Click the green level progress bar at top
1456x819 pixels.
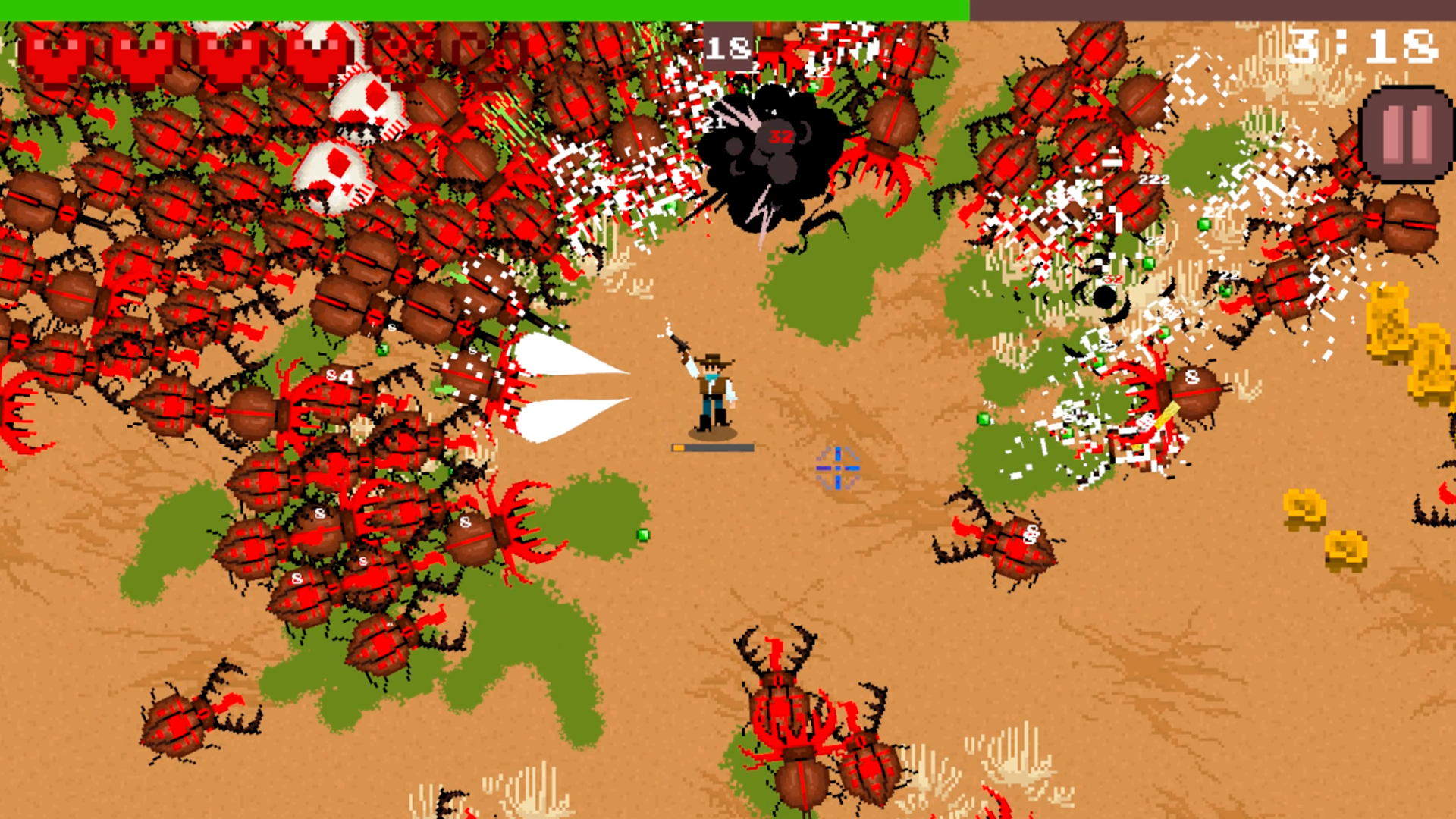click(485, 8)
